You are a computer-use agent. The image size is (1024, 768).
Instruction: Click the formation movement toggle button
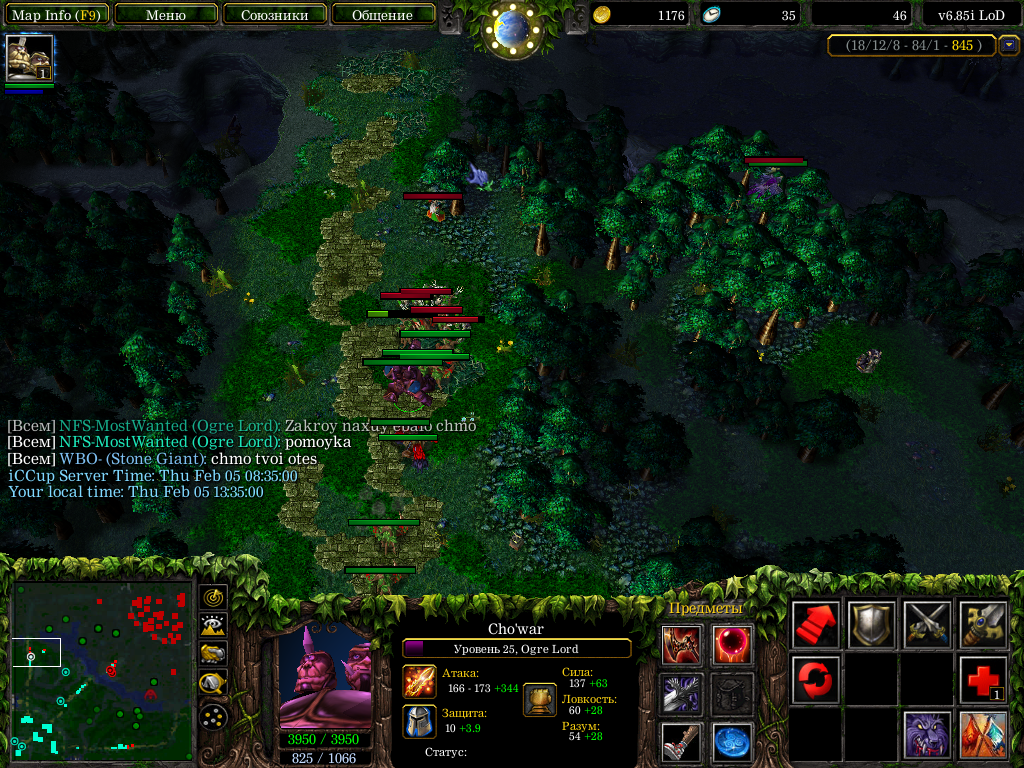(213, 716)
